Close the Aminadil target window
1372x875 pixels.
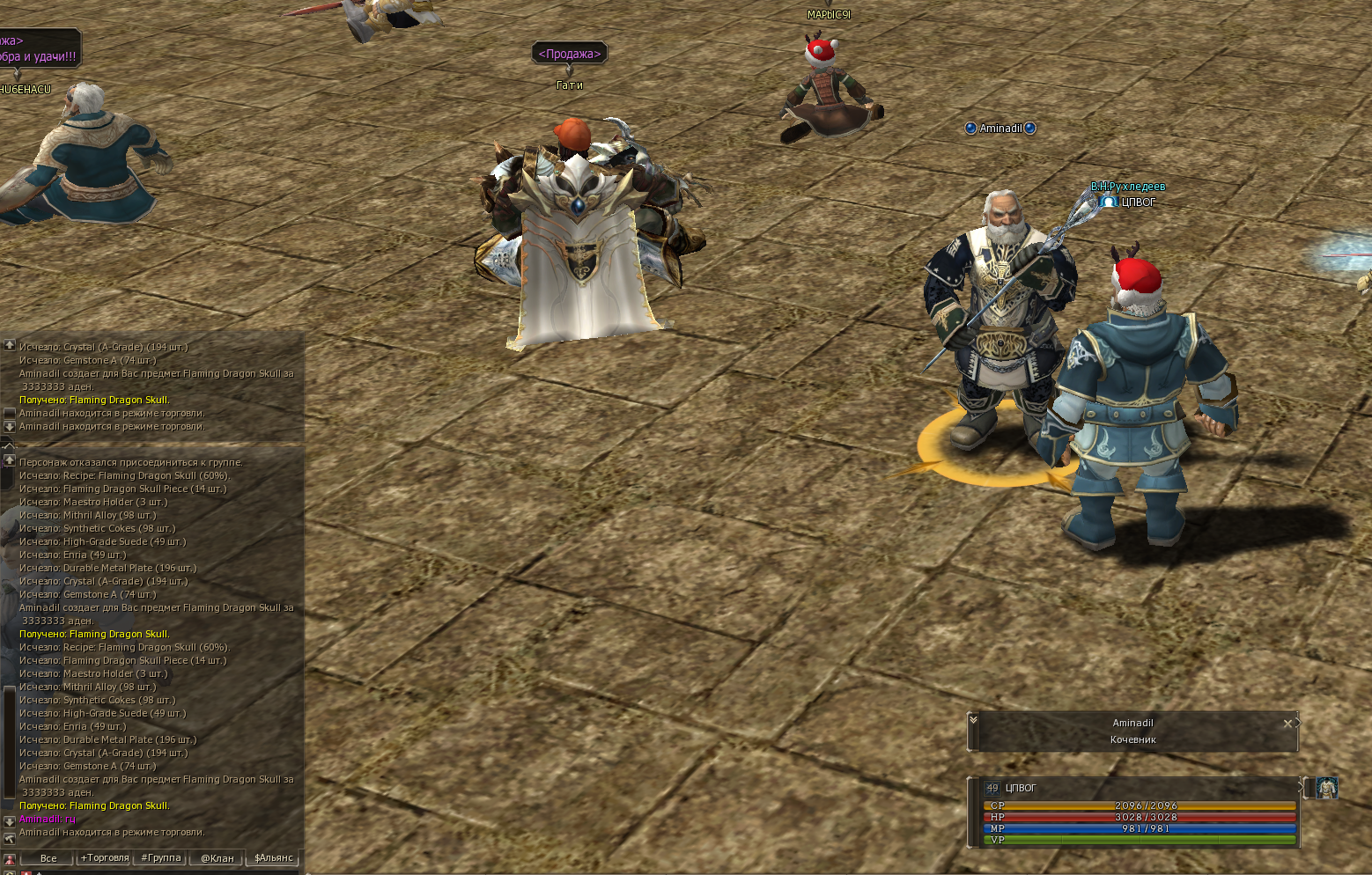pyautogui.click(x=1287, y=724)
